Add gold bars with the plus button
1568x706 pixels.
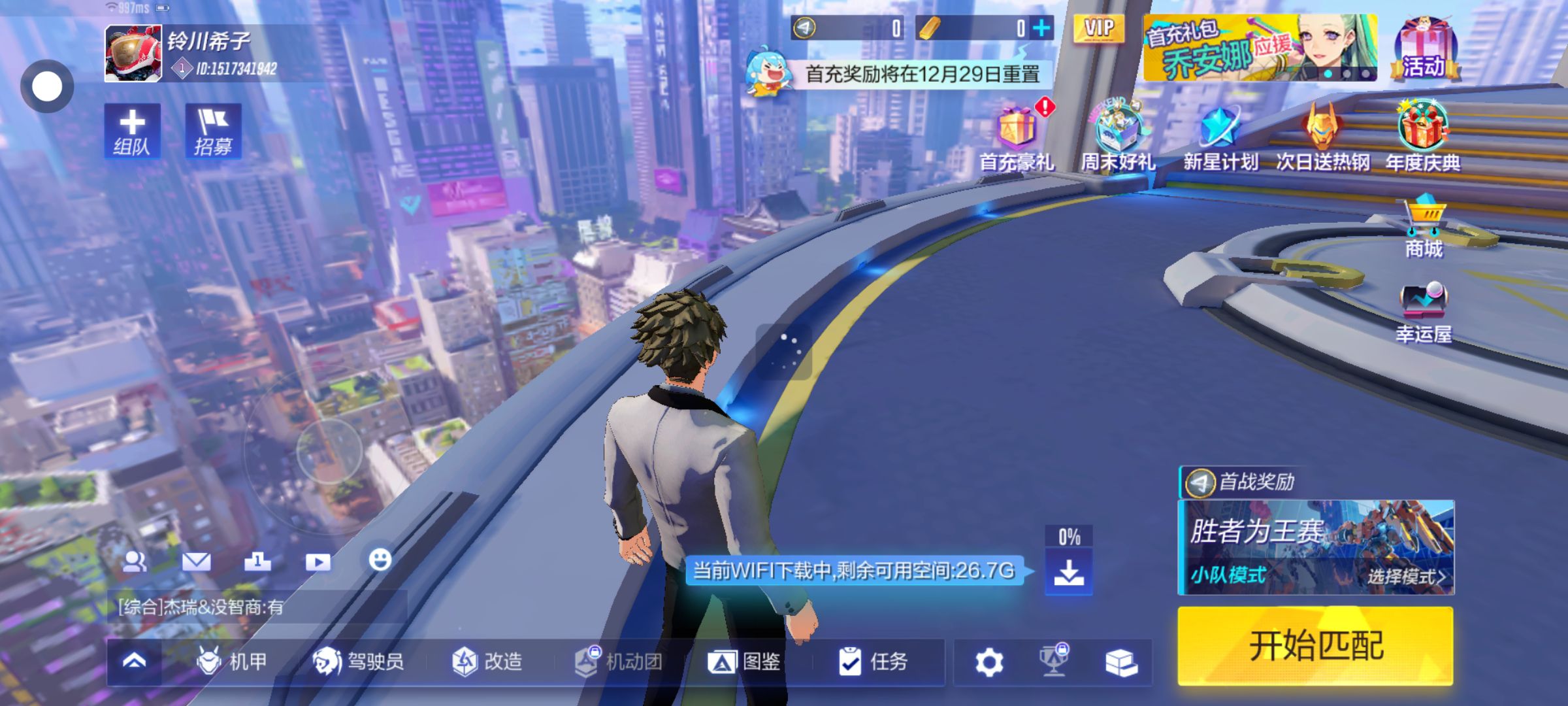point(1041,28)
